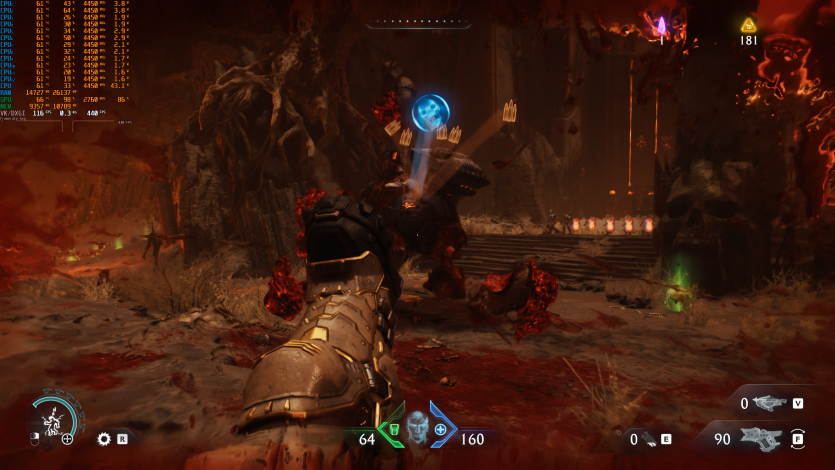This screenshot has width=835, height=470.
Task: Choose the upper secondary weapon icon
Action: tap(770, 403)
